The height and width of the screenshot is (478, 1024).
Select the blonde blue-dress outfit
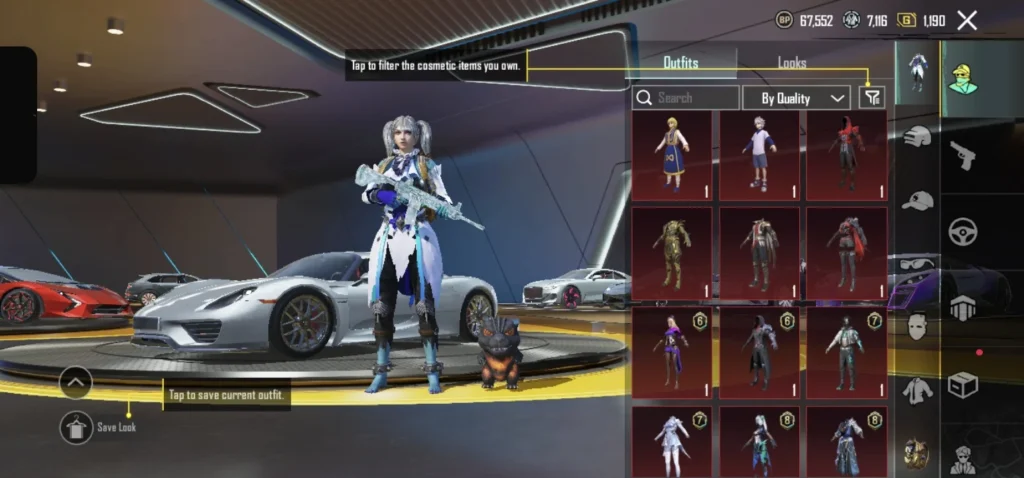coord(671,155)
